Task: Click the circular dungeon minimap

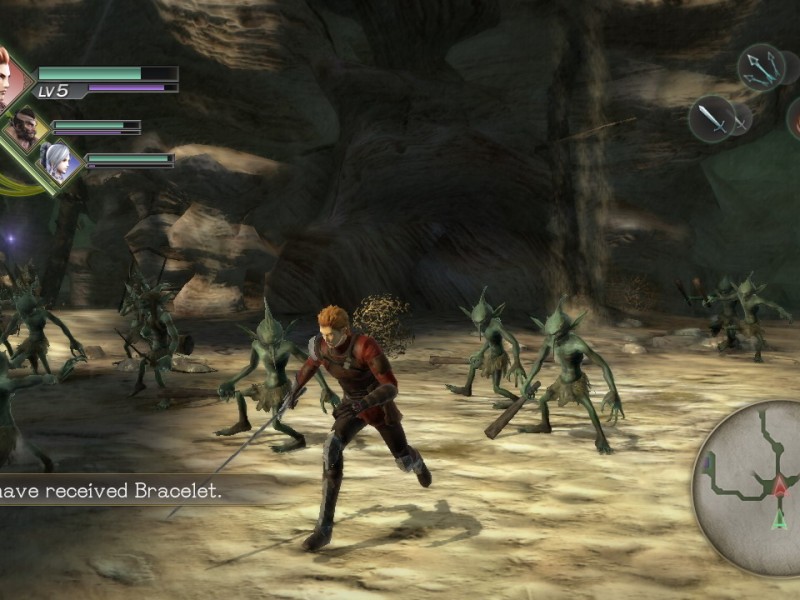Action: coord(748,488)
